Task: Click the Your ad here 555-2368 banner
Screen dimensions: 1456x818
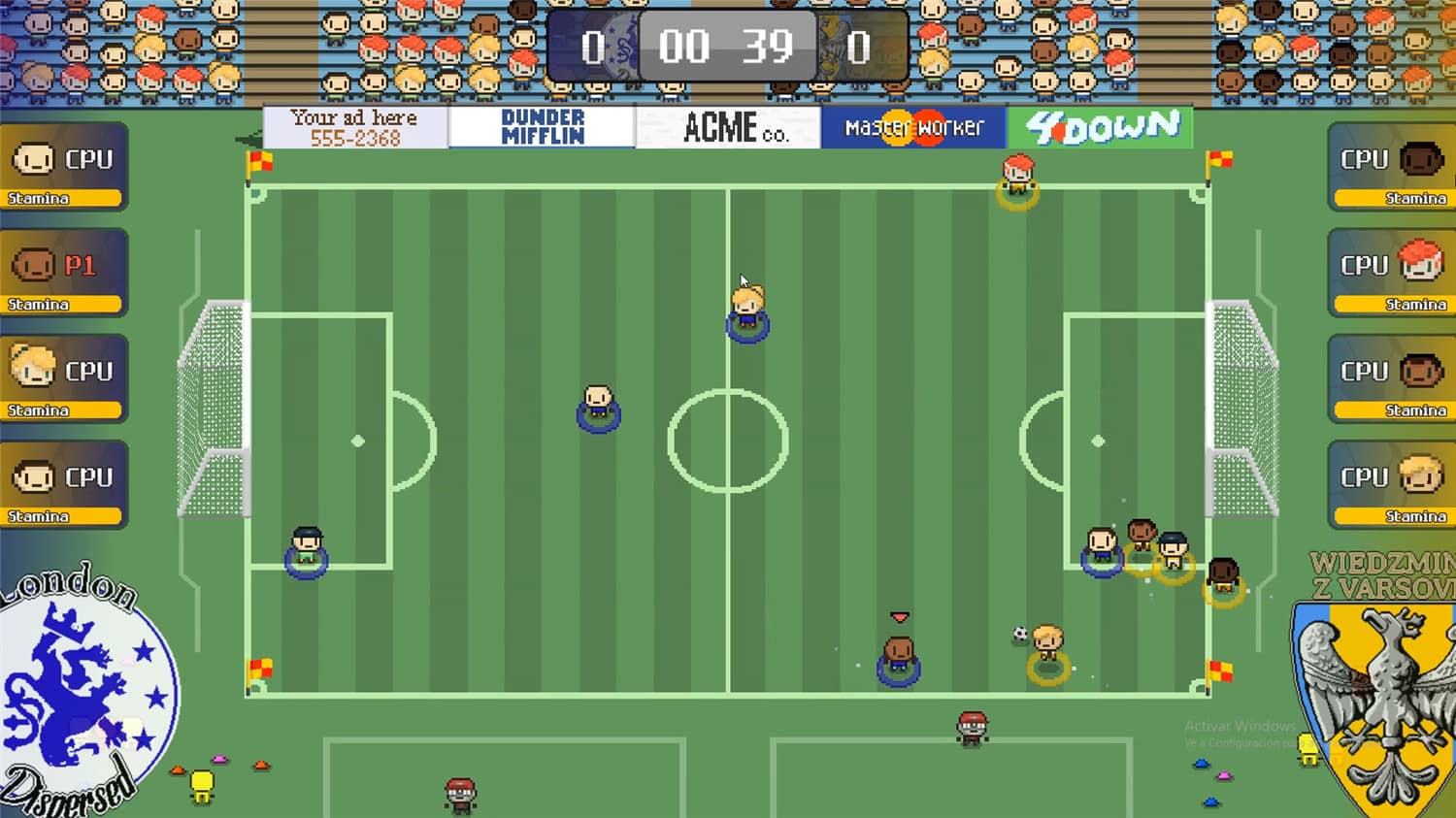Action: 353,126
